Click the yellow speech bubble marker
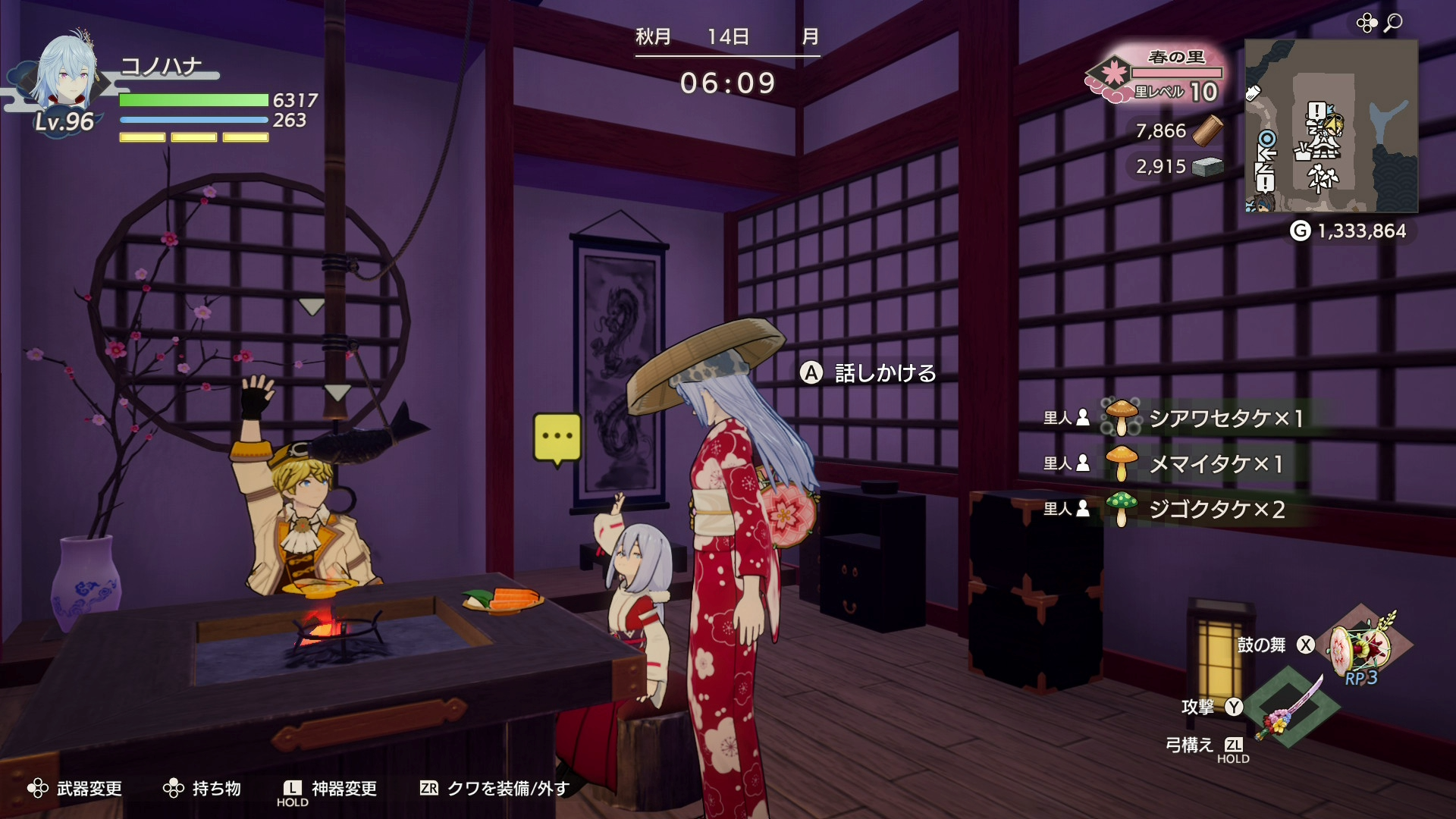Viewport: 1456px width, 819px height. pyautogui.click(x=557, y=438)
